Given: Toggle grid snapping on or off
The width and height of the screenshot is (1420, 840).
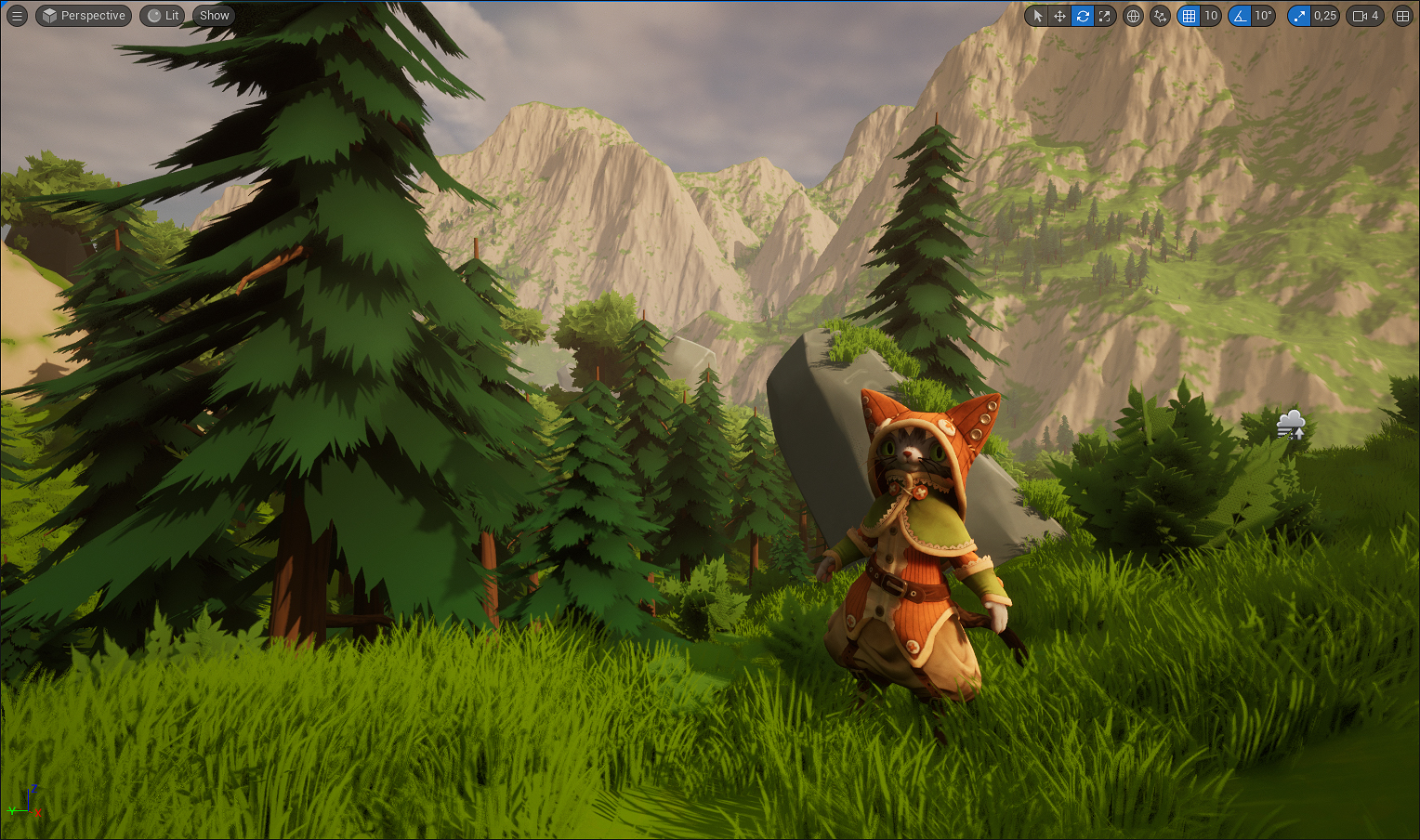Looking at the screenshot, I should coord(1189,16).
